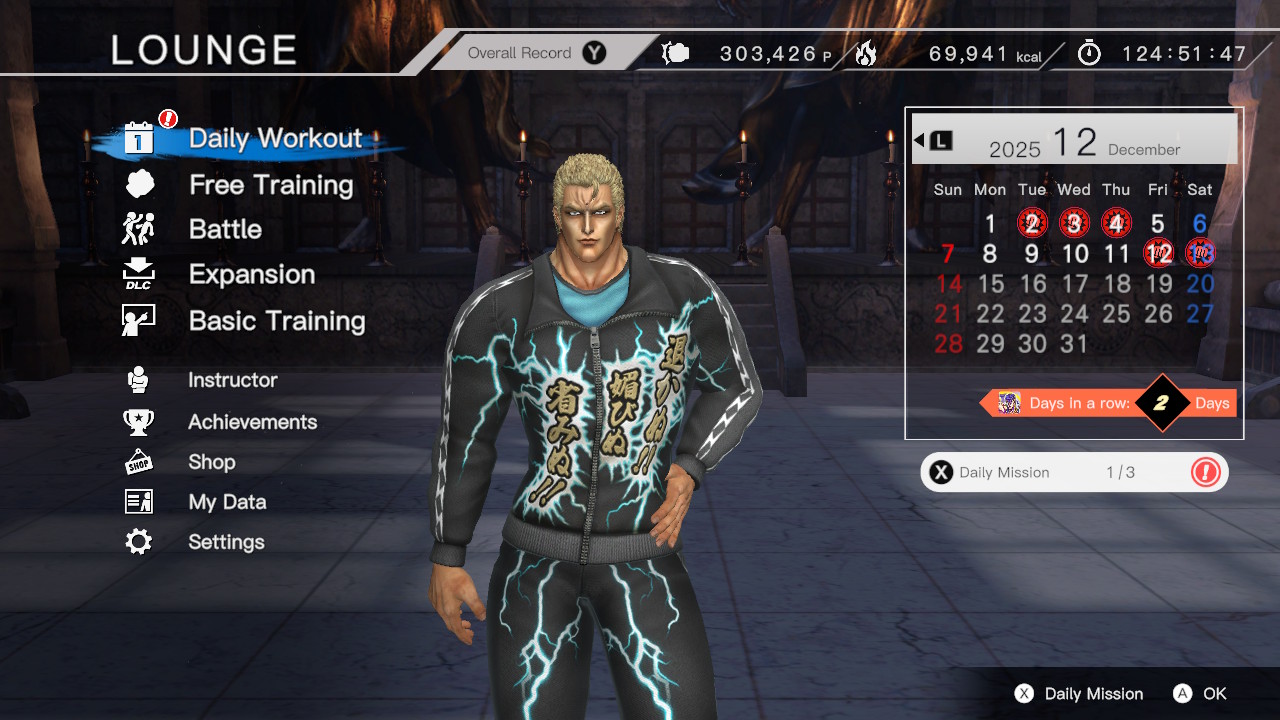The width and height of the screenshot is (1280, 720).
Task: Select December 12 on the calendar
Action: click(1158, 253)
